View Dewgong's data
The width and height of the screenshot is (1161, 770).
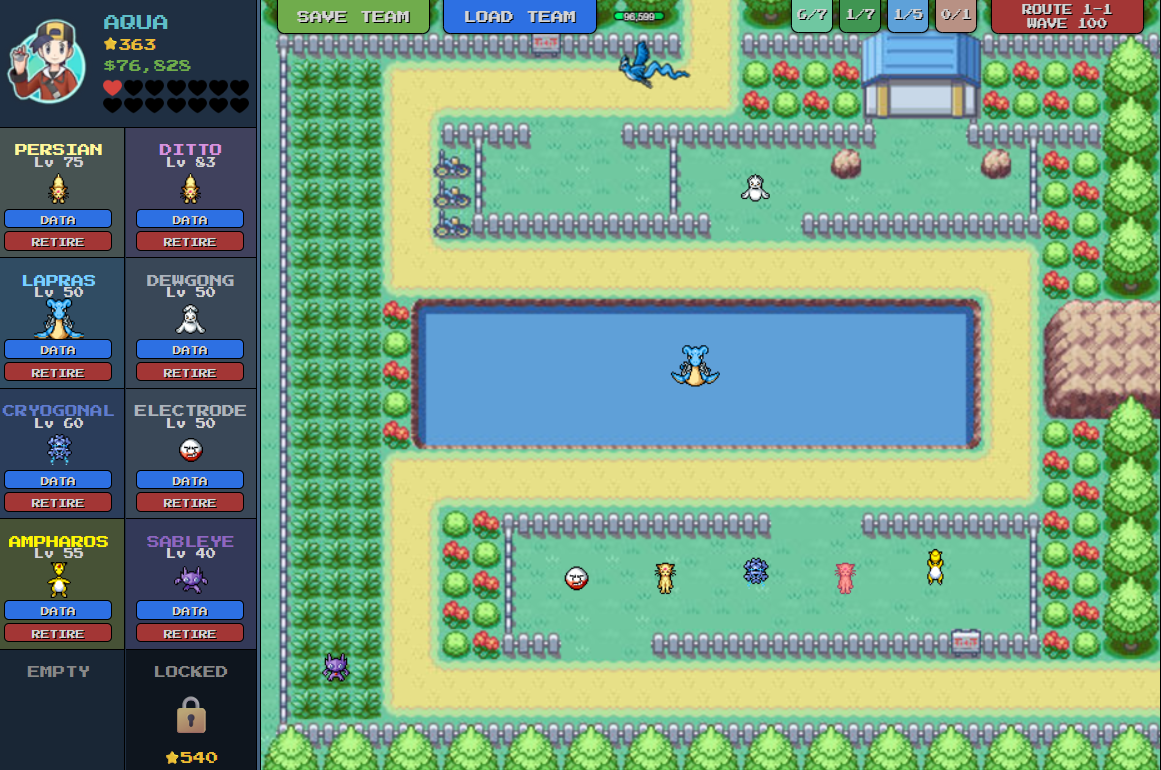pos(190,350)
